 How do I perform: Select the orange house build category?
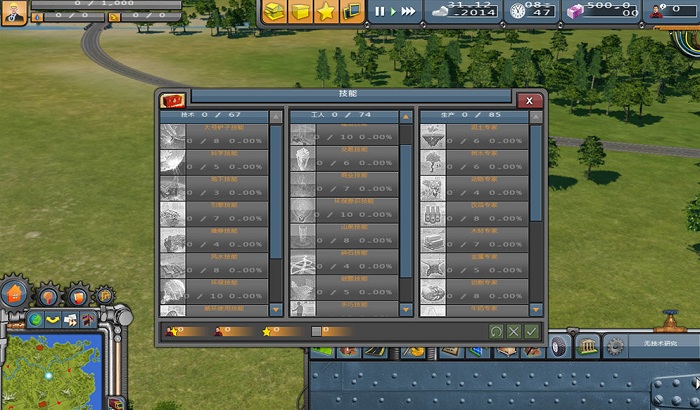[14, 294]
